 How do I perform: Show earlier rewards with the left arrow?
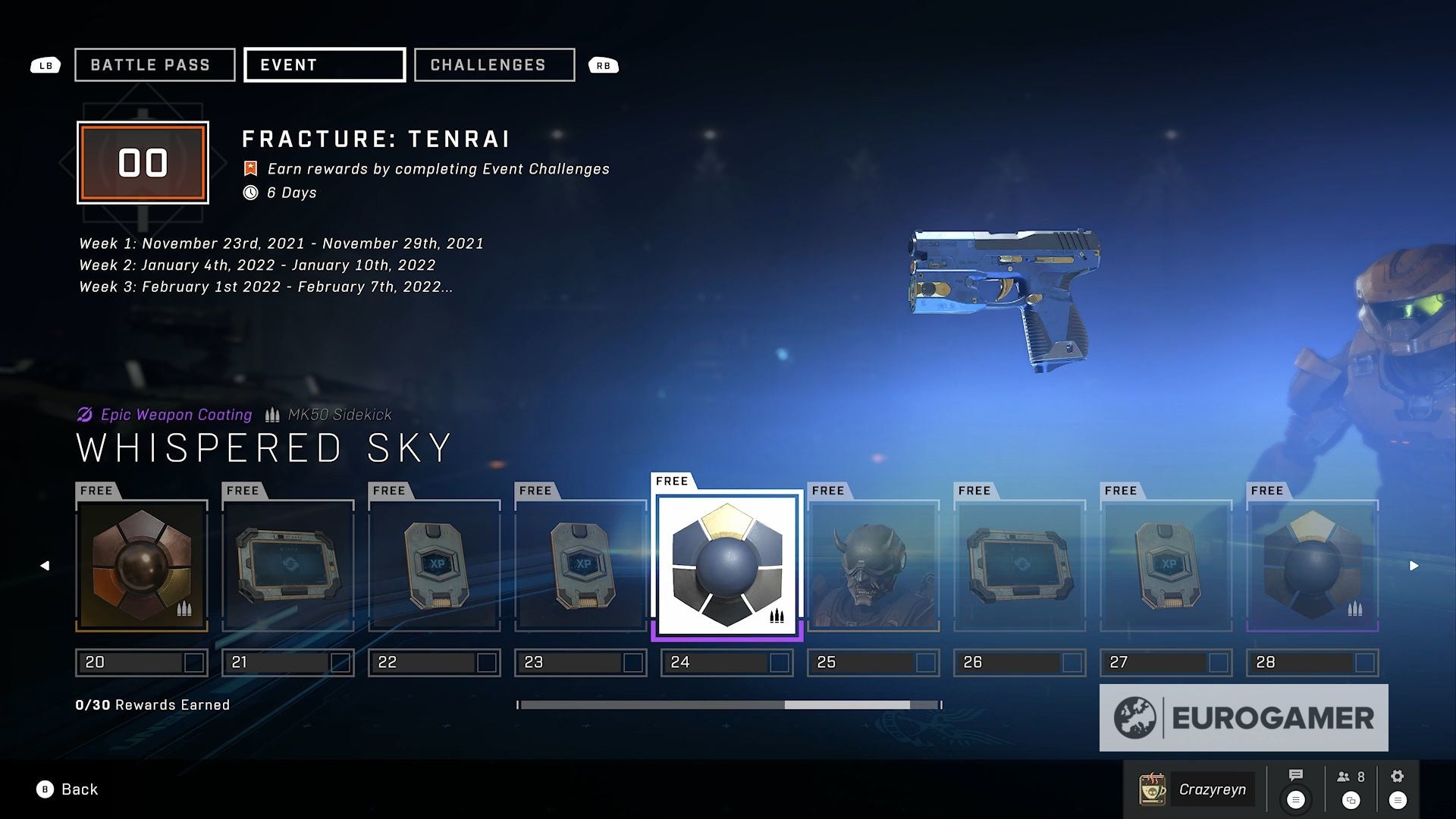[x=45, y=566]
